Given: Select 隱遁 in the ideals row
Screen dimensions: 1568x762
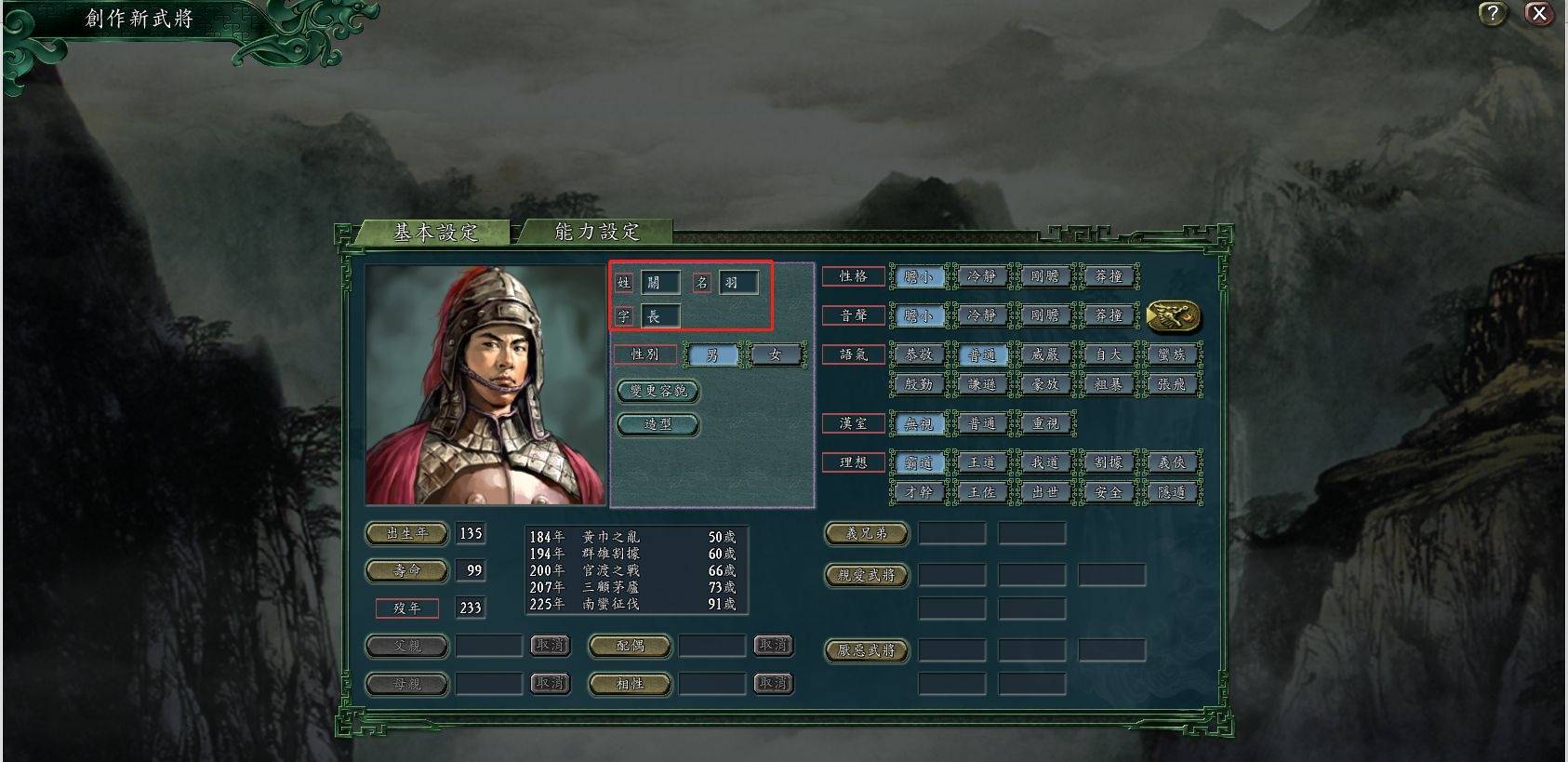Looking at the screenshot, I should coord(1172,492).
